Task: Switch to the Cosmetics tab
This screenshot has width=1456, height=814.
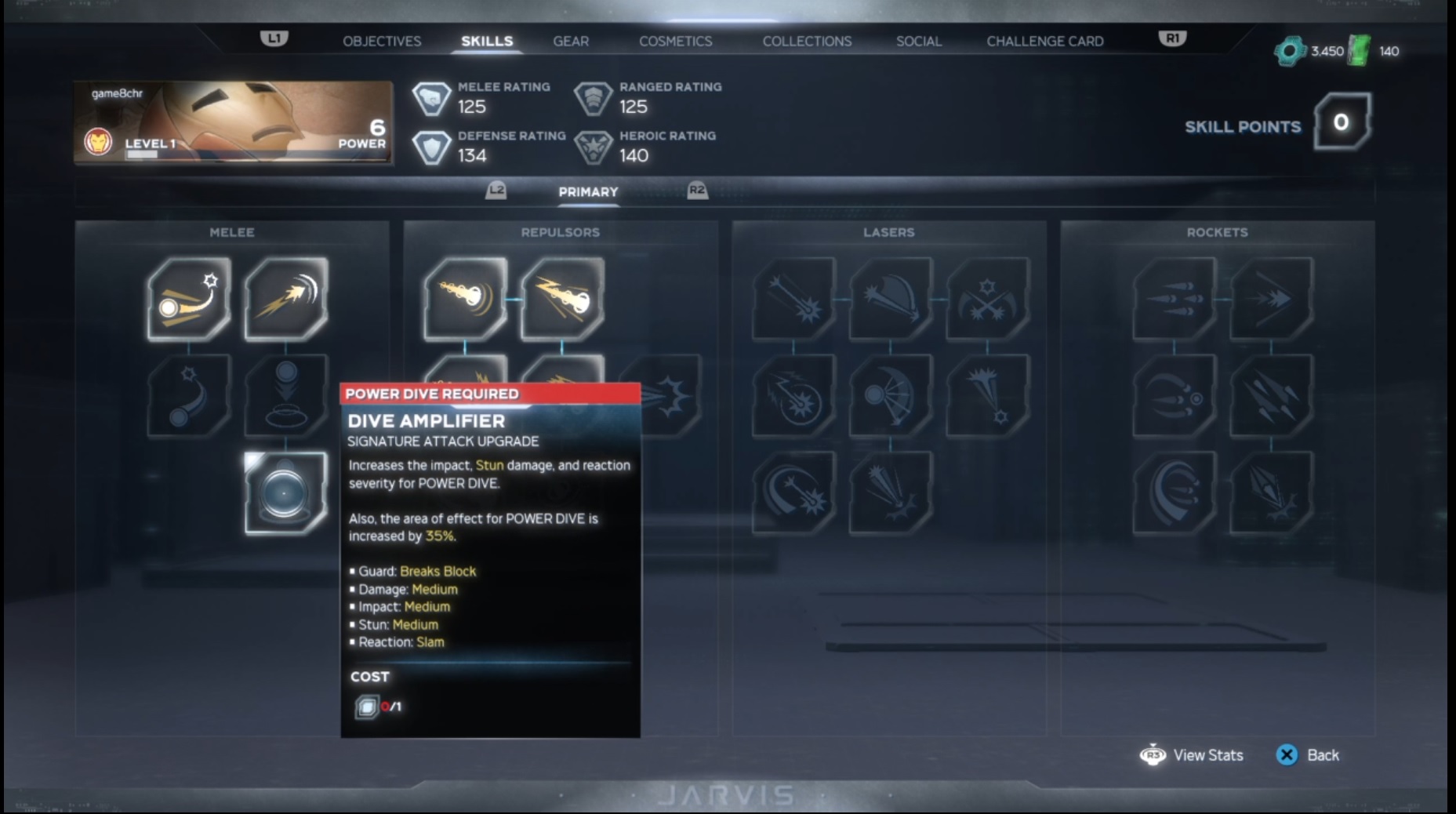Action: tap(675, 41)
